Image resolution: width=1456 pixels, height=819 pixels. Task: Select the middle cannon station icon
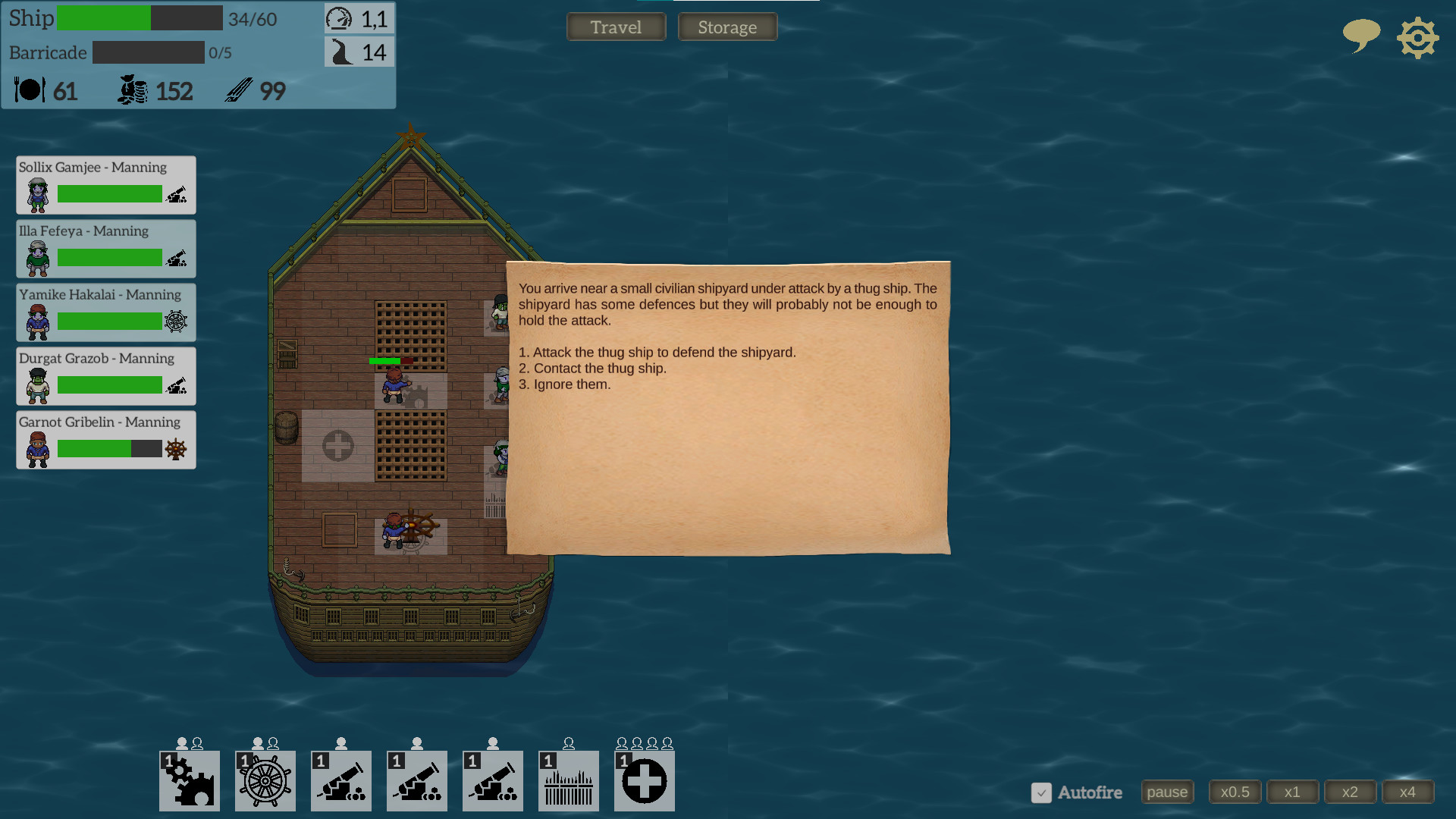416,781
